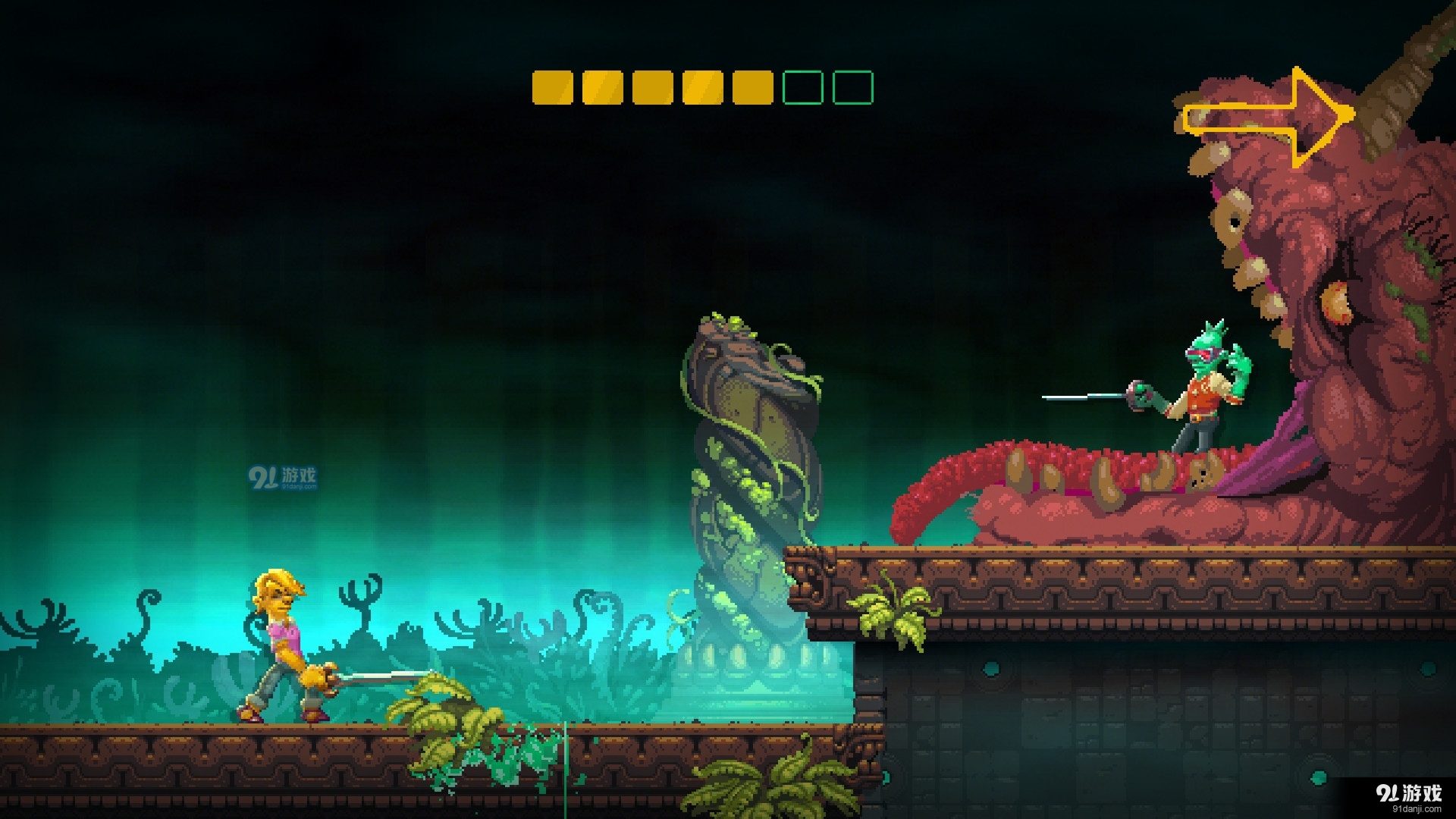Select the first filled yellow life square
Screen dimensions: 1456x819
tap(551, 87)
